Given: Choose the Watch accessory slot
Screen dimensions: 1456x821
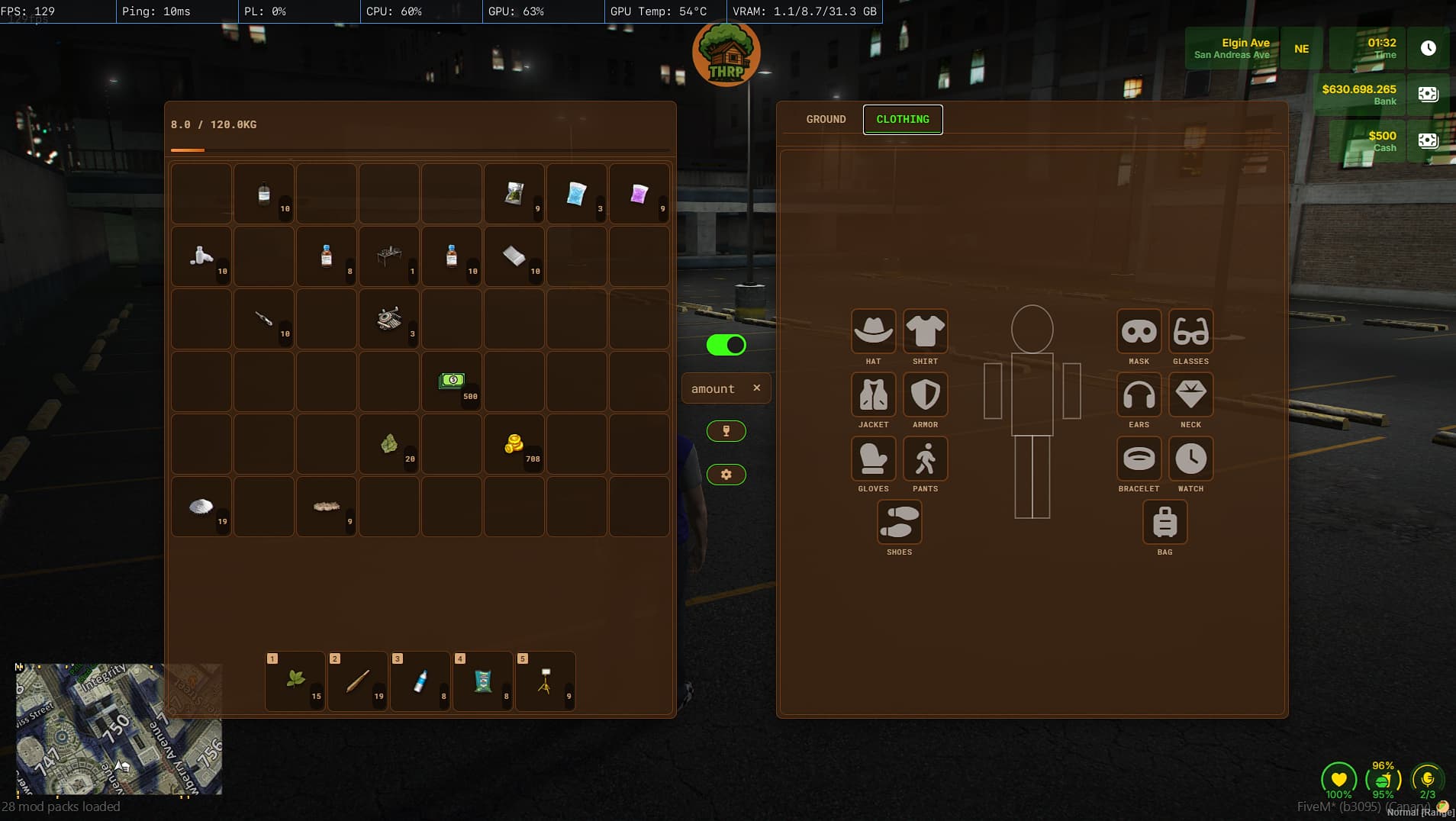Looking at the screenshot, I should click(x=1190, y=459).
